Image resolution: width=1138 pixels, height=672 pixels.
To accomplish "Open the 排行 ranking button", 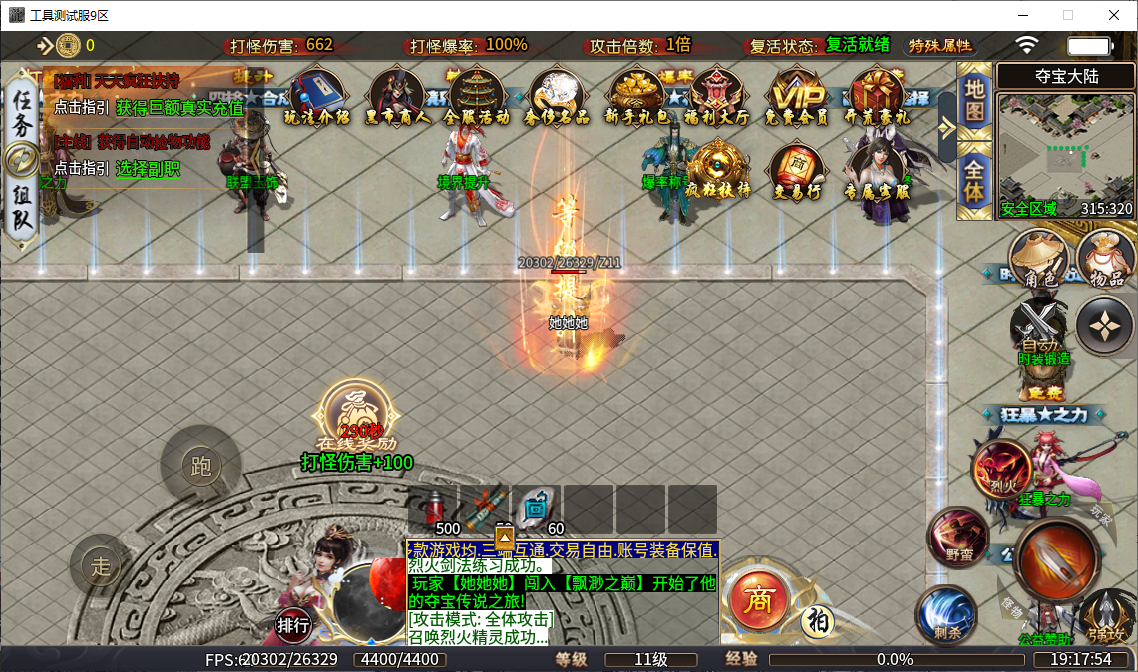I will (x=294, y=625).
